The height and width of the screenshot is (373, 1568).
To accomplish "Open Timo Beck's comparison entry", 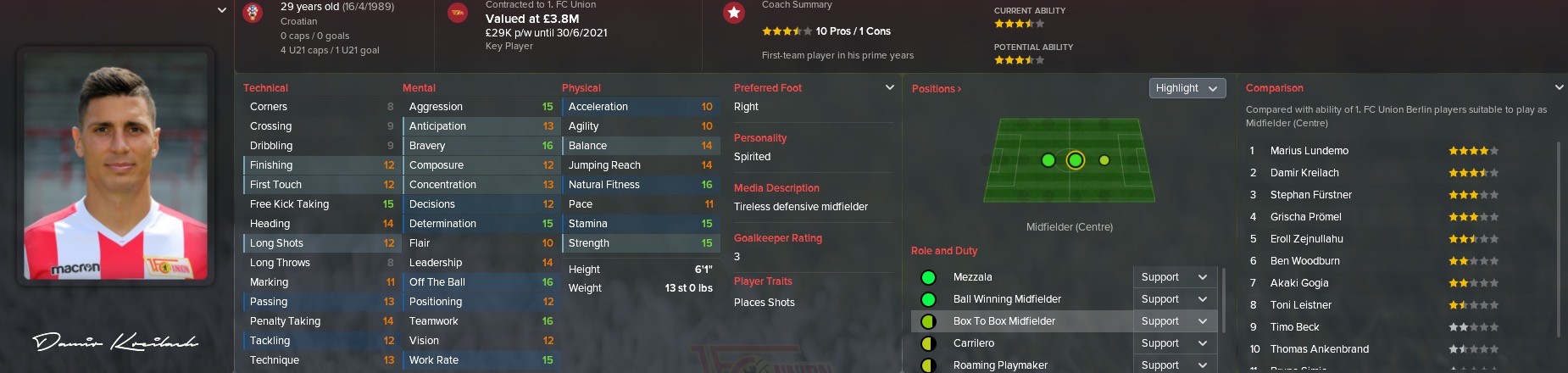I will (1294, 327).
